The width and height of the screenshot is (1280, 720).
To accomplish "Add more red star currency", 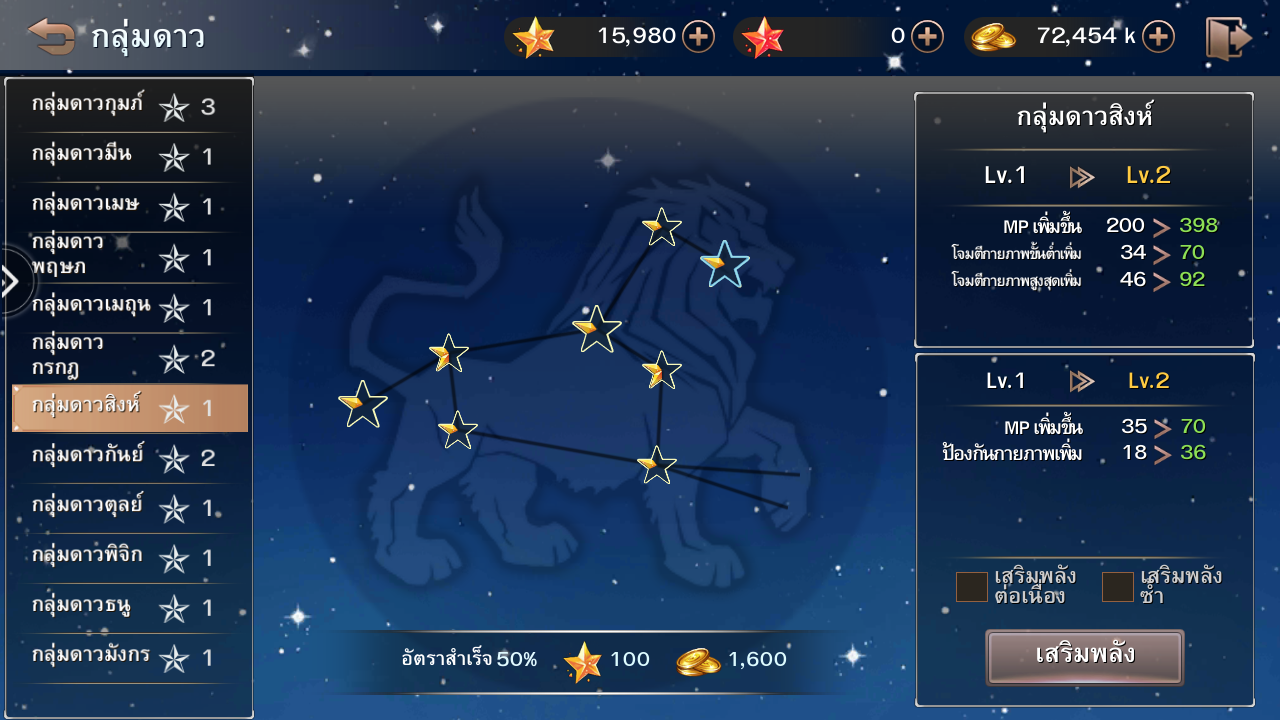I will click(x=927, y=37).
